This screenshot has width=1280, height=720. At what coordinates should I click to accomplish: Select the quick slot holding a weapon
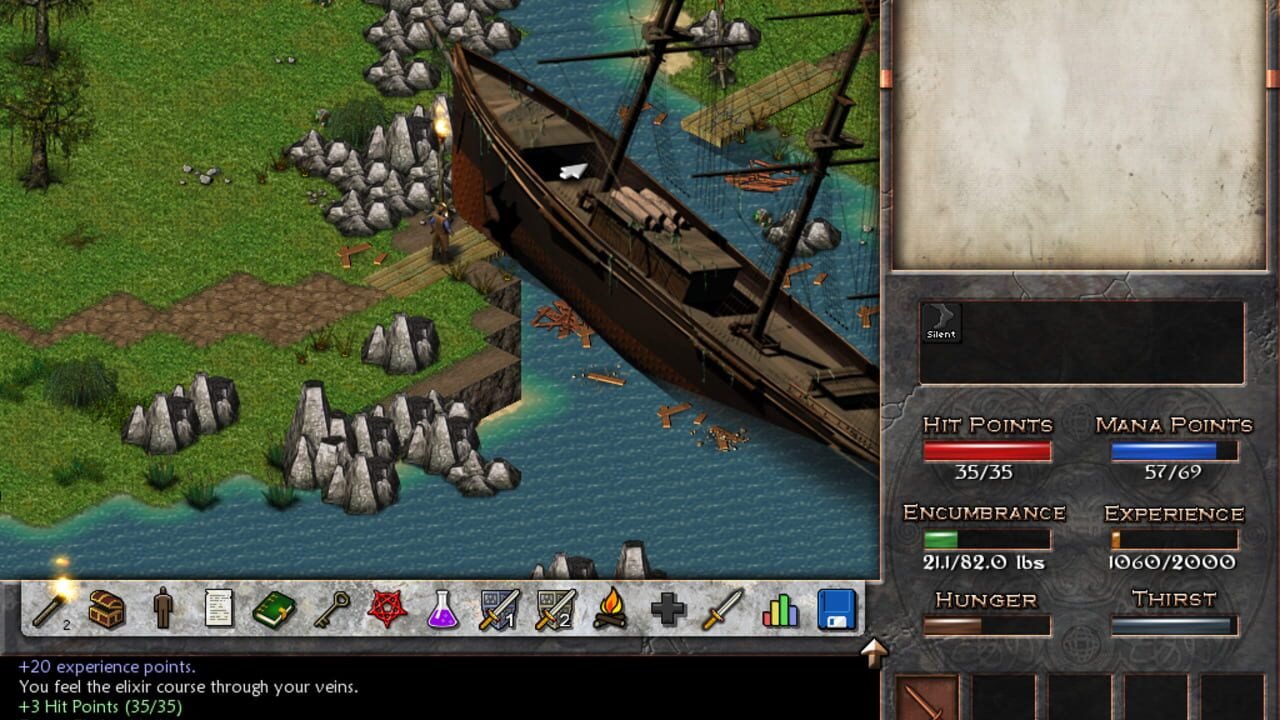(x=927, y=698)
